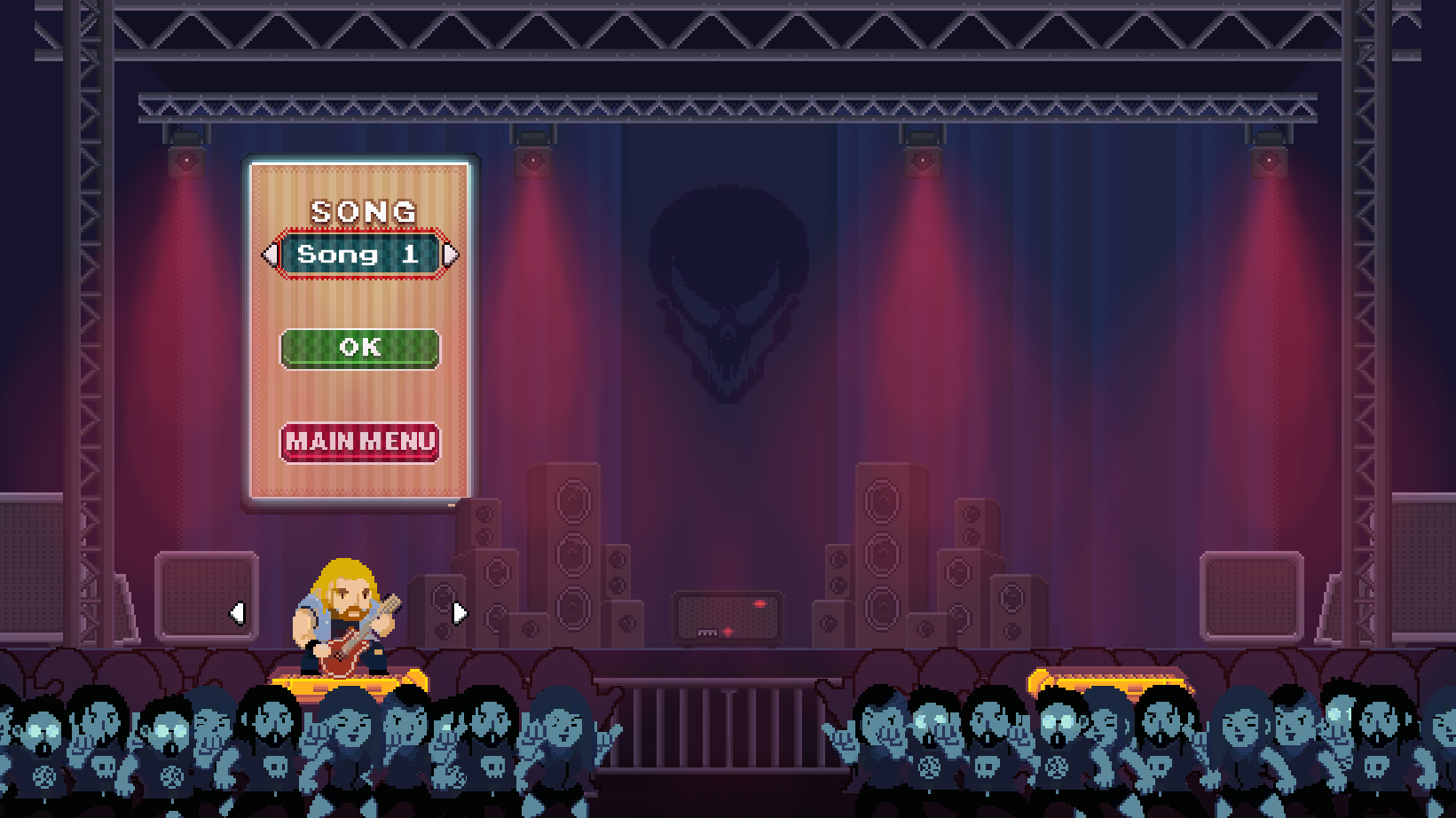Advance to the next song with the right arrow
This screenshot has height=818, width=1456.
451,256
